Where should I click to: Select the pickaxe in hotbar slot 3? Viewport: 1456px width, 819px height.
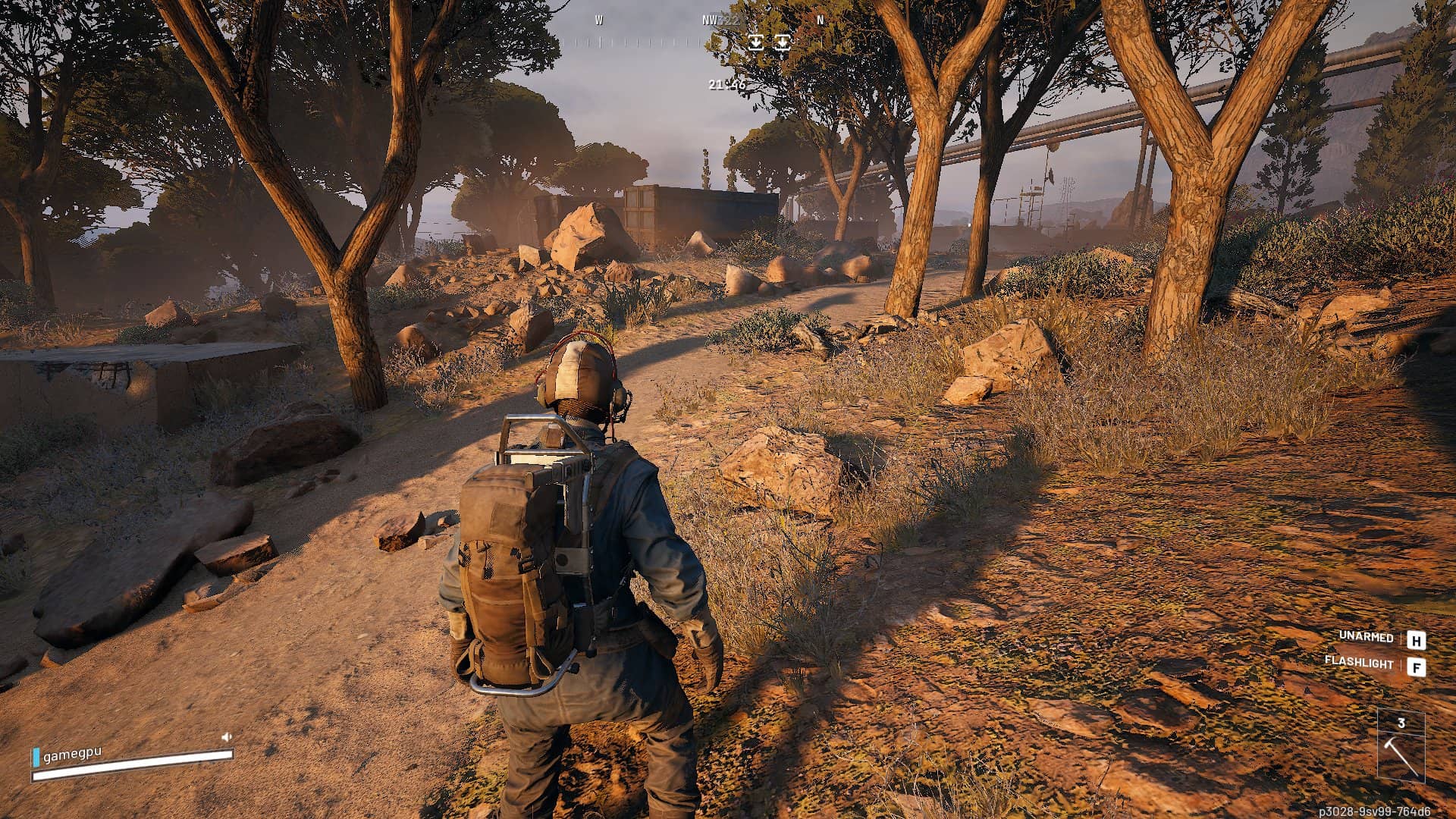click(1401, 747)
